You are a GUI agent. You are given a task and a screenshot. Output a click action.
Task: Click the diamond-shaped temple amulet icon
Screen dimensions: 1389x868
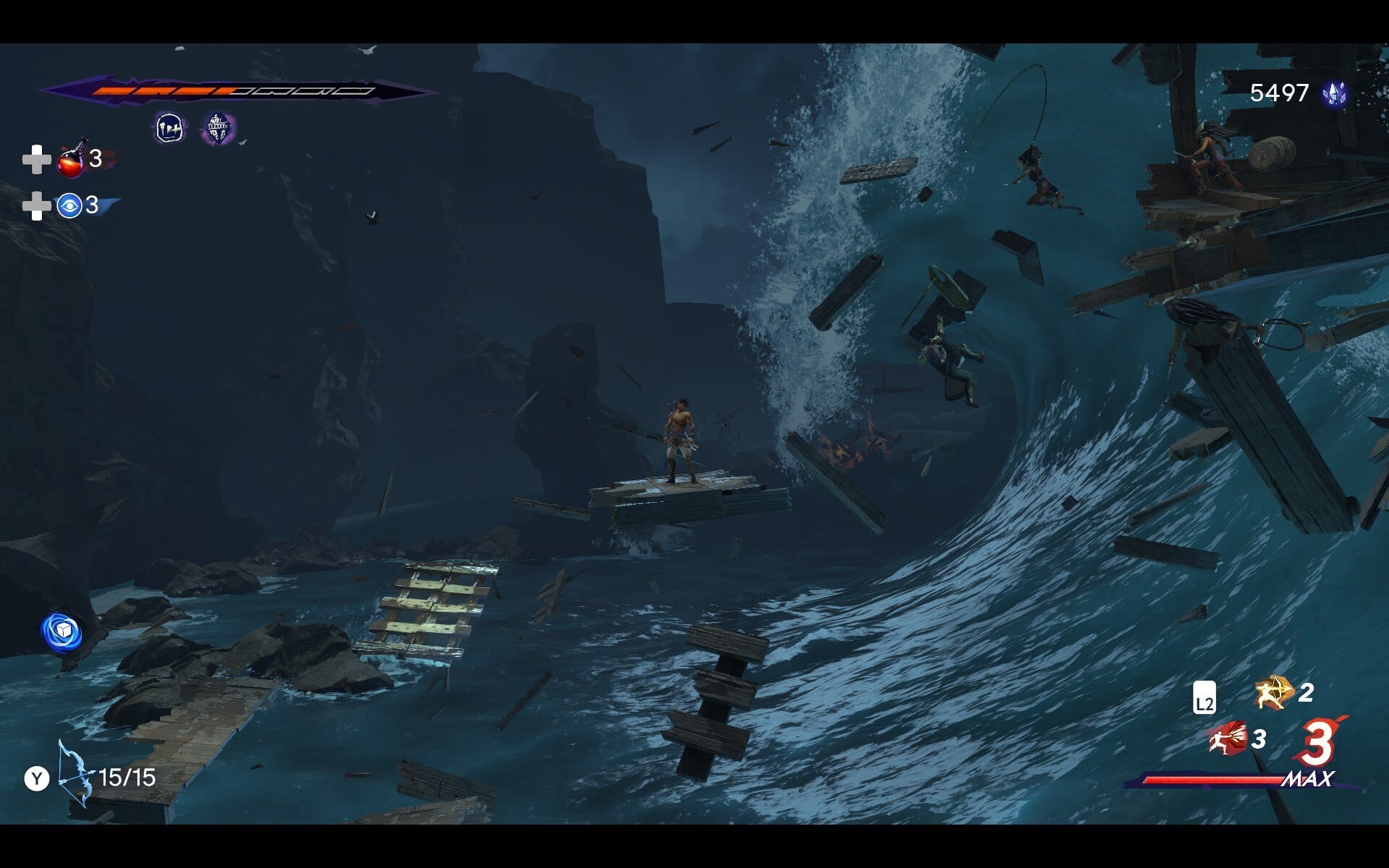[217, 129]
